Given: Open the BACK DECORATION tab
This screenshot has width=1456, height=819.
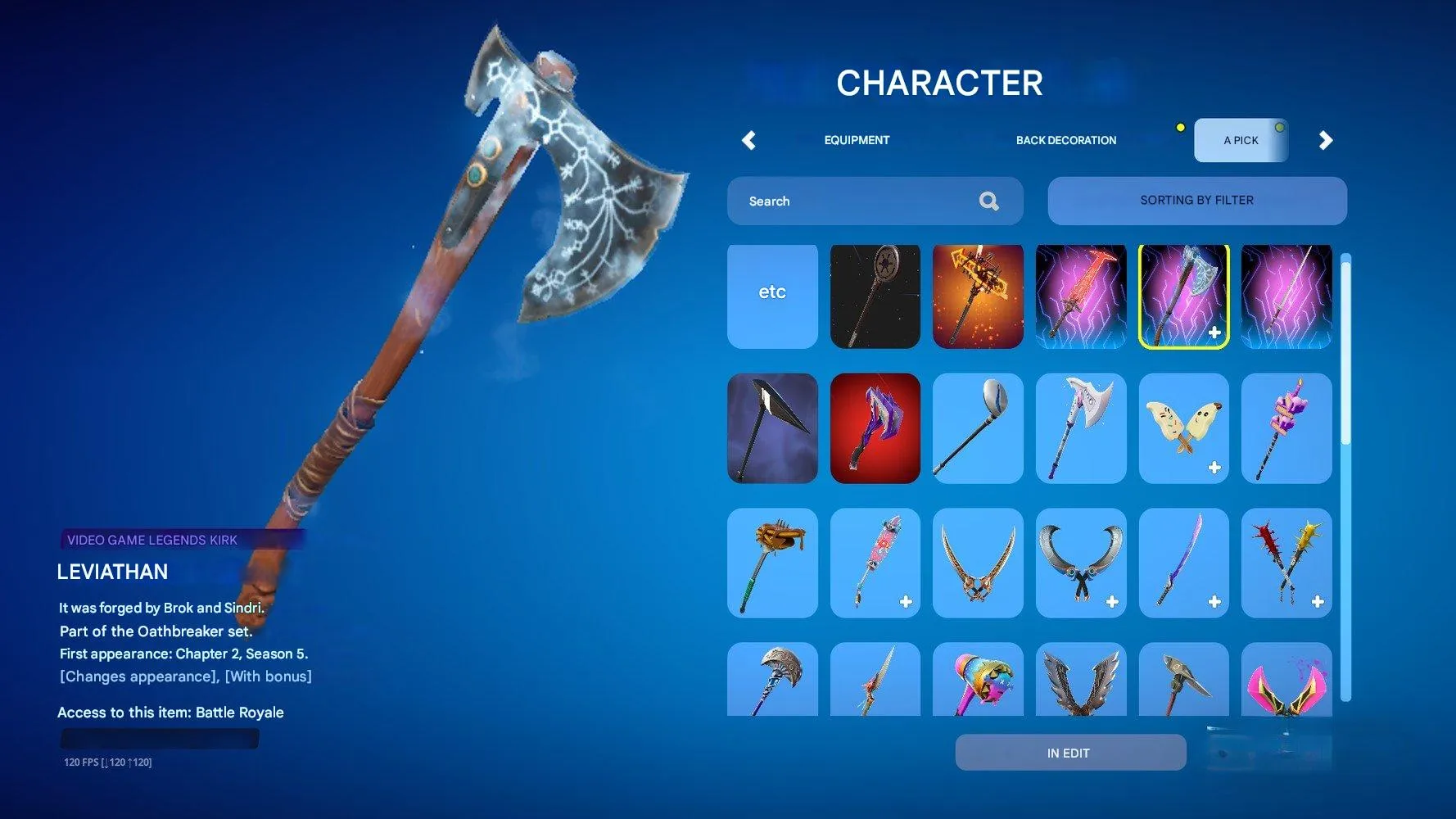Looking at the screenshot, I should [1066, 140].
